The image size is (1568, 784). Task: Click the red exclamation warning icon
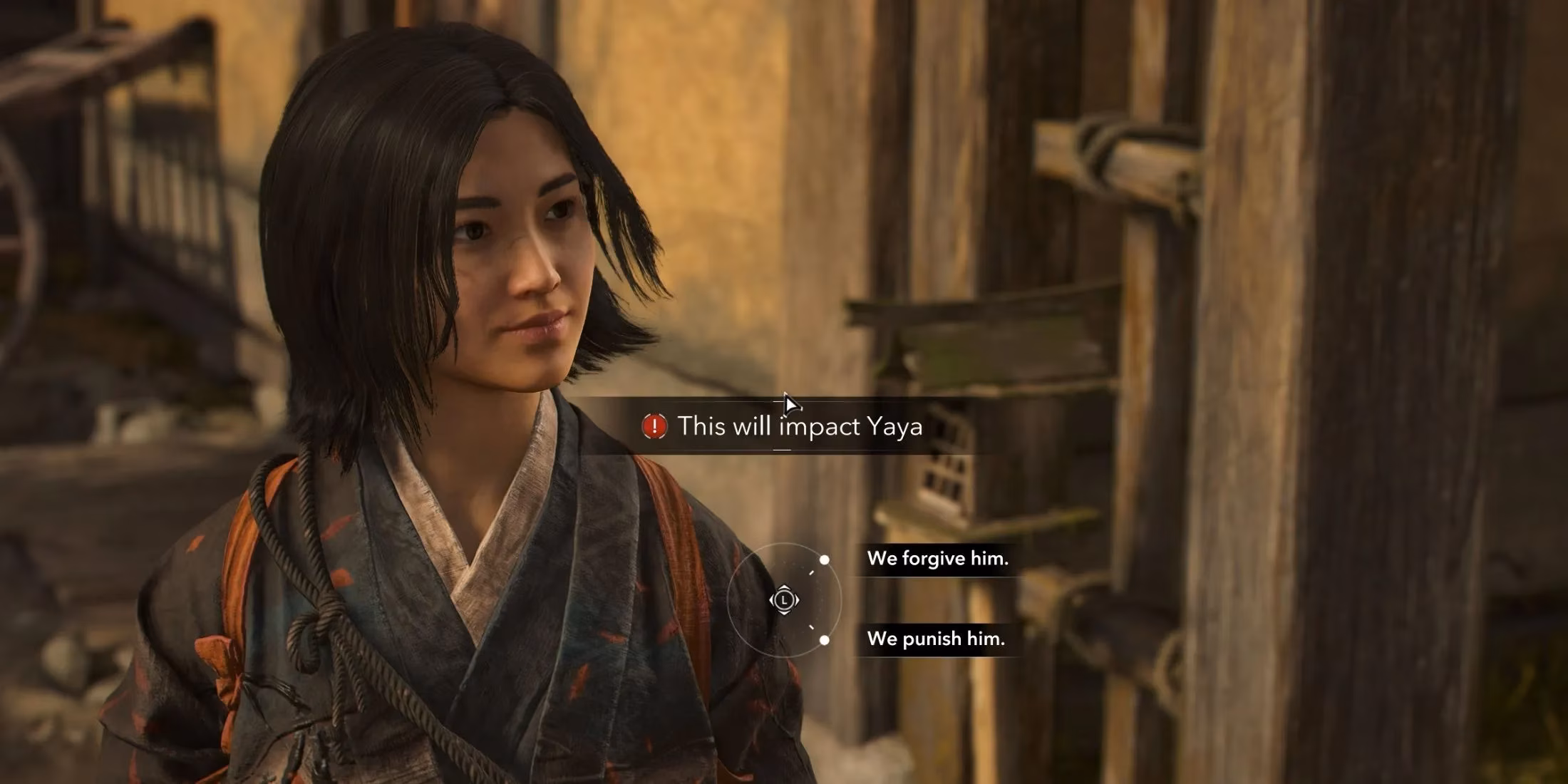(654, 425)
